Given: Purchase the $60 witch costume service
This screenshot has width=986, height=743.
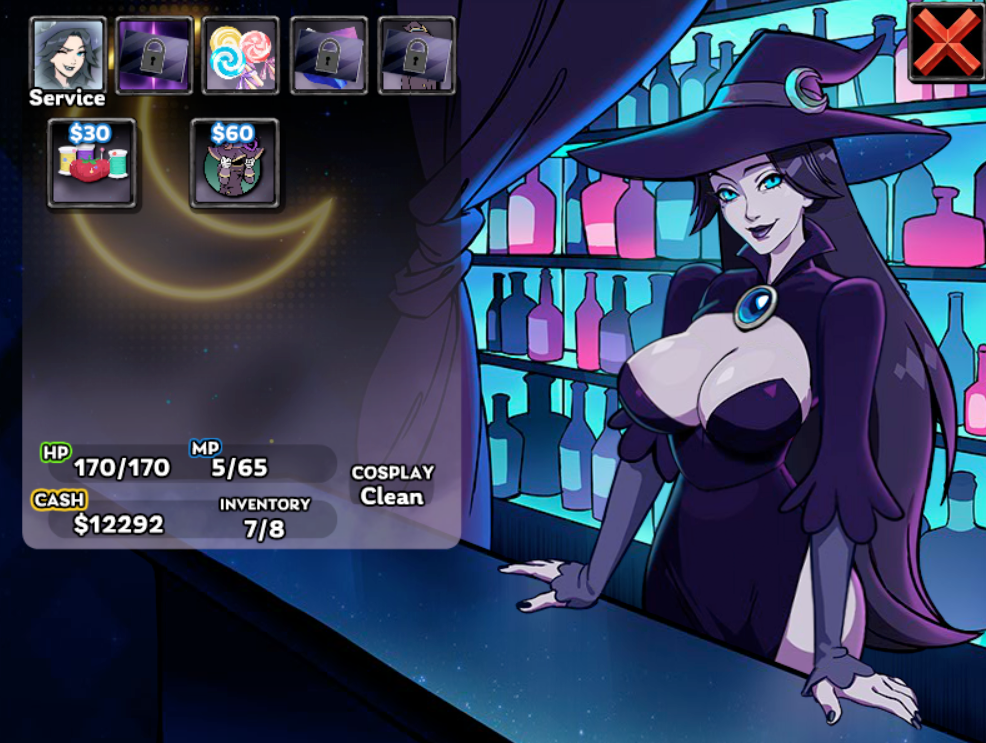Looking at the screenshot, I should (234, 165).
